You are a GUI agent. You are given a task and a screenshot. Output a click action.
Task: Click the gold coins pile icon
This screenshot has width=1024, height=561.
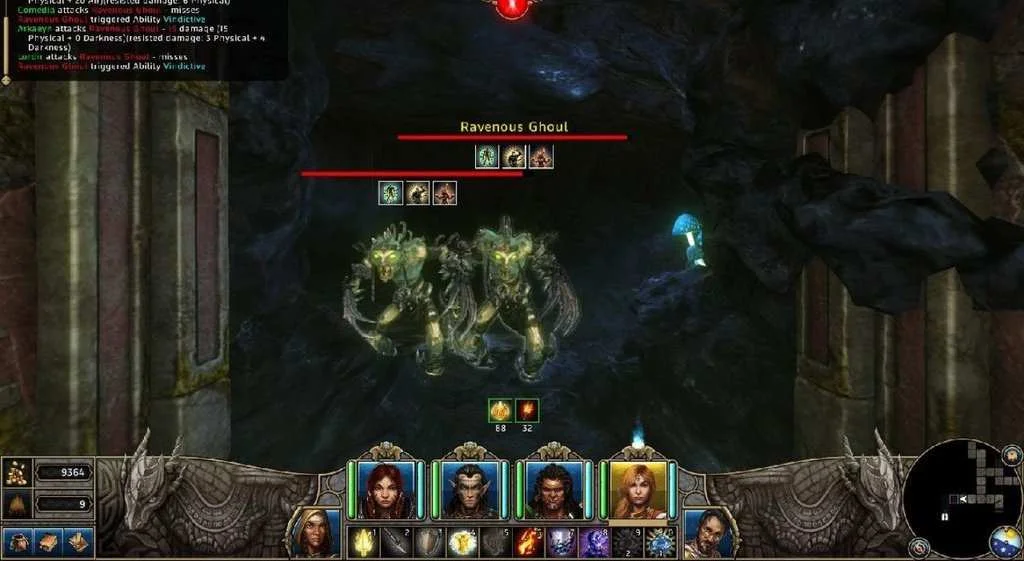16,472
